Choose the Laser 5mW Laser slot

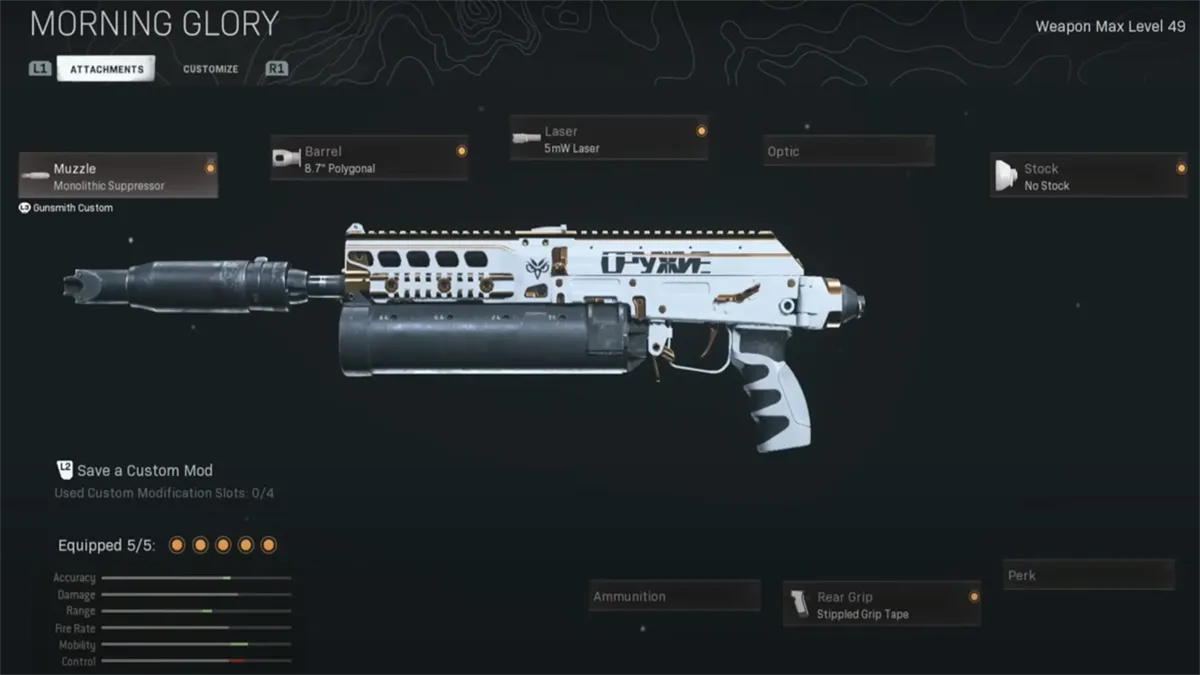(609, 139)
